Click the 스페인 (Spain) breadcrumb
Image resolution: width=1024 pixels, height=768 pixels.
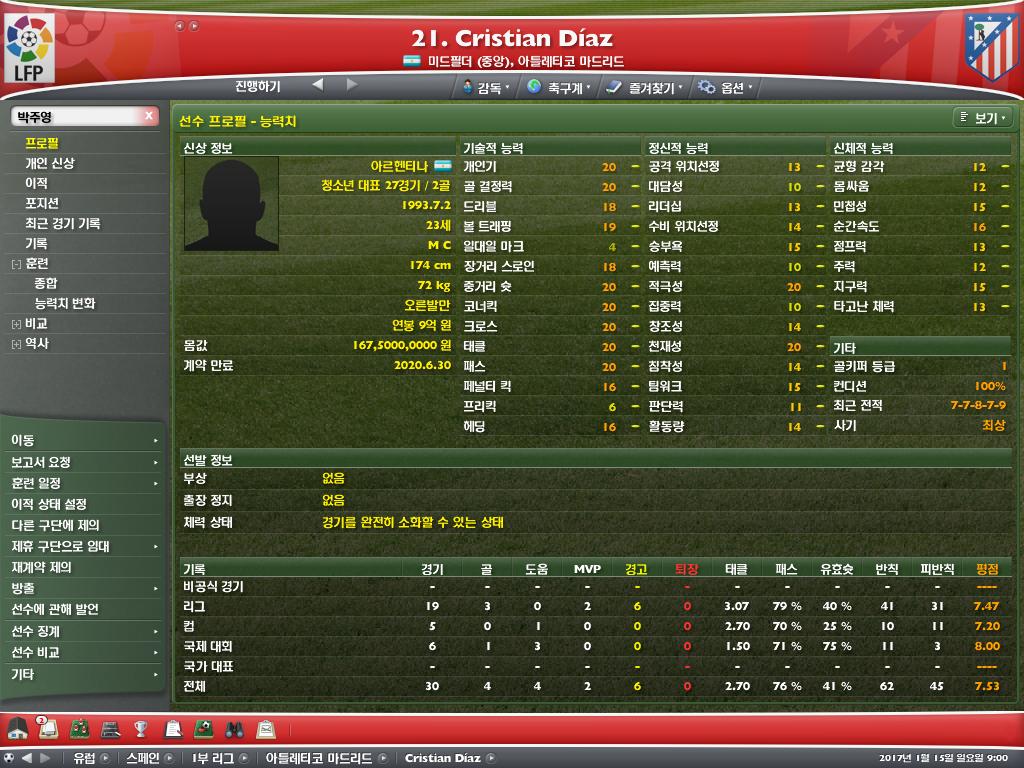point(142,758)
